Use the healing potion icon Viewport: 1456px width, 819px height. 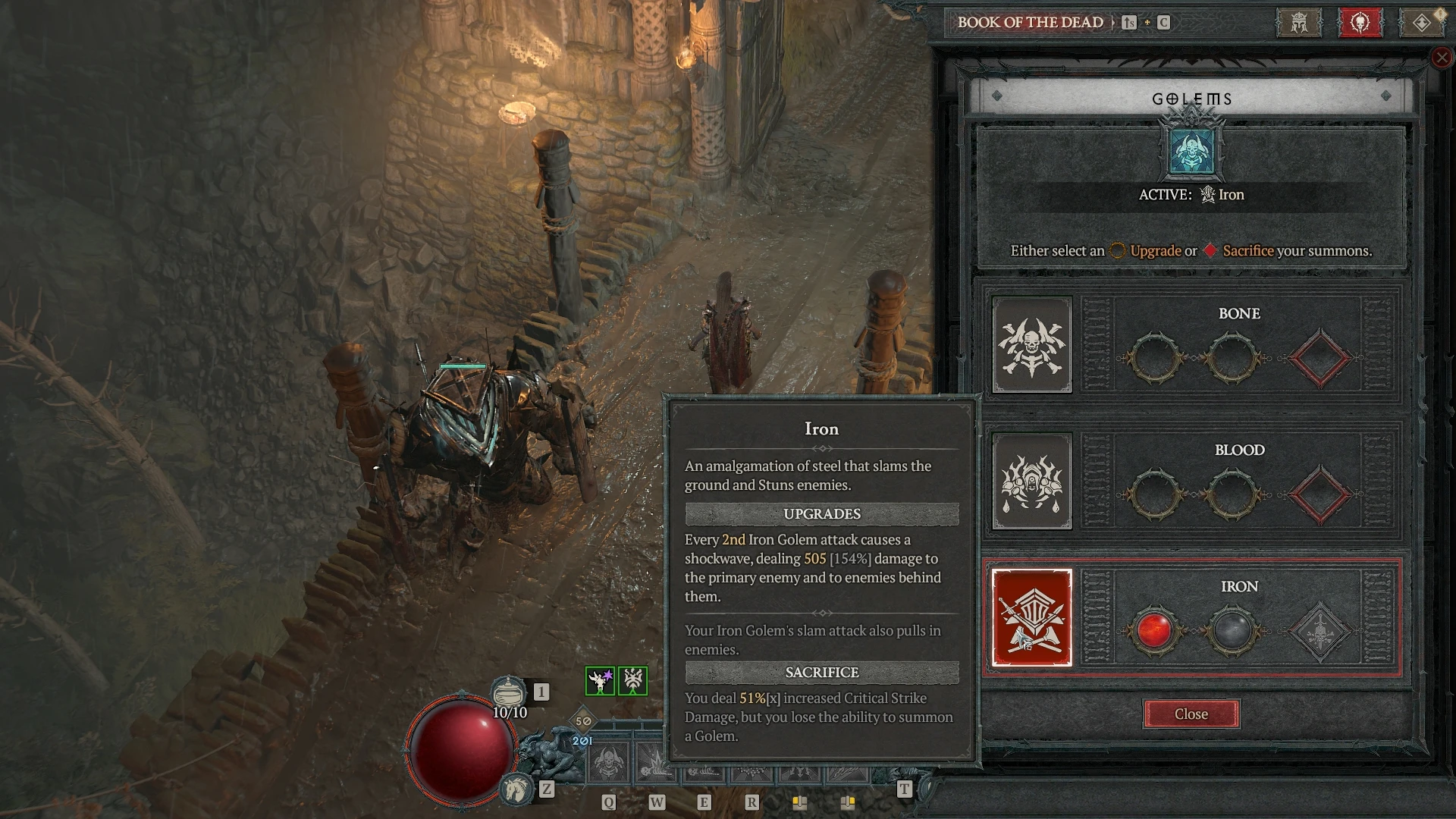pos(508,692)
